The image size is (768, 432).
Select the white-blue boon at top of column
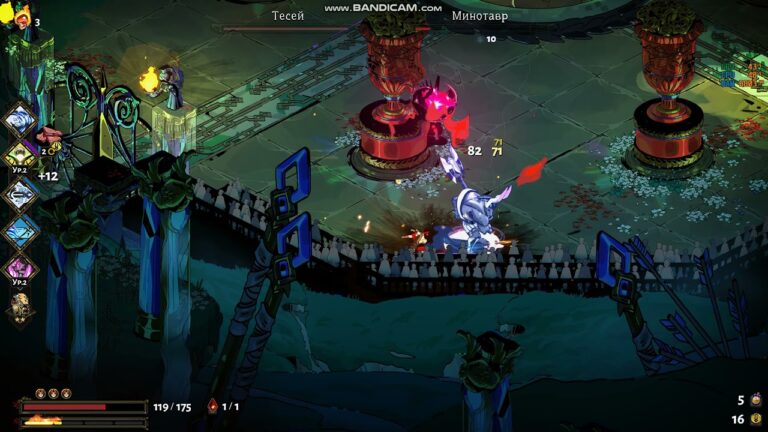pos(20,121)
